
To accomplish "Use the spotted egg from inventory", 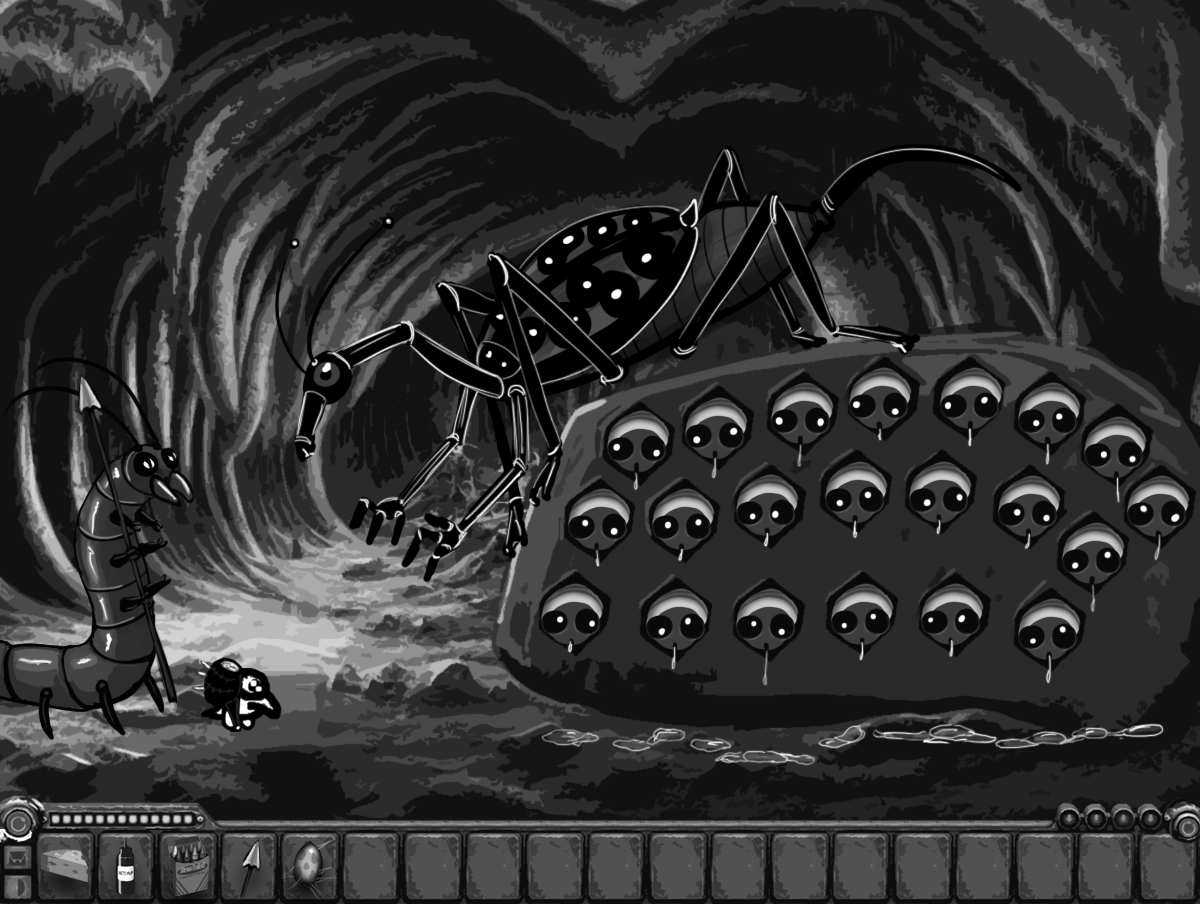I will (309, 863).
